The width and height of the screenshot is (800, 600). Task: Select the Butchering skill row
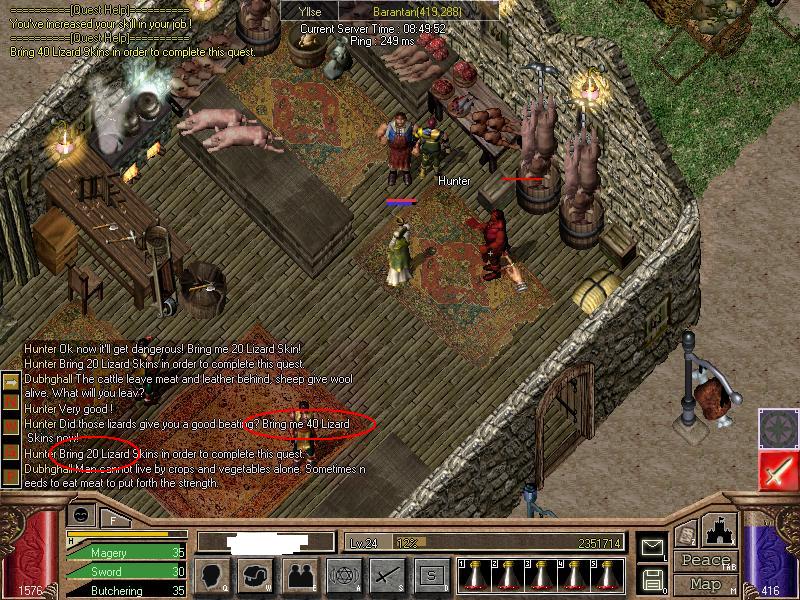click(125, 591)
